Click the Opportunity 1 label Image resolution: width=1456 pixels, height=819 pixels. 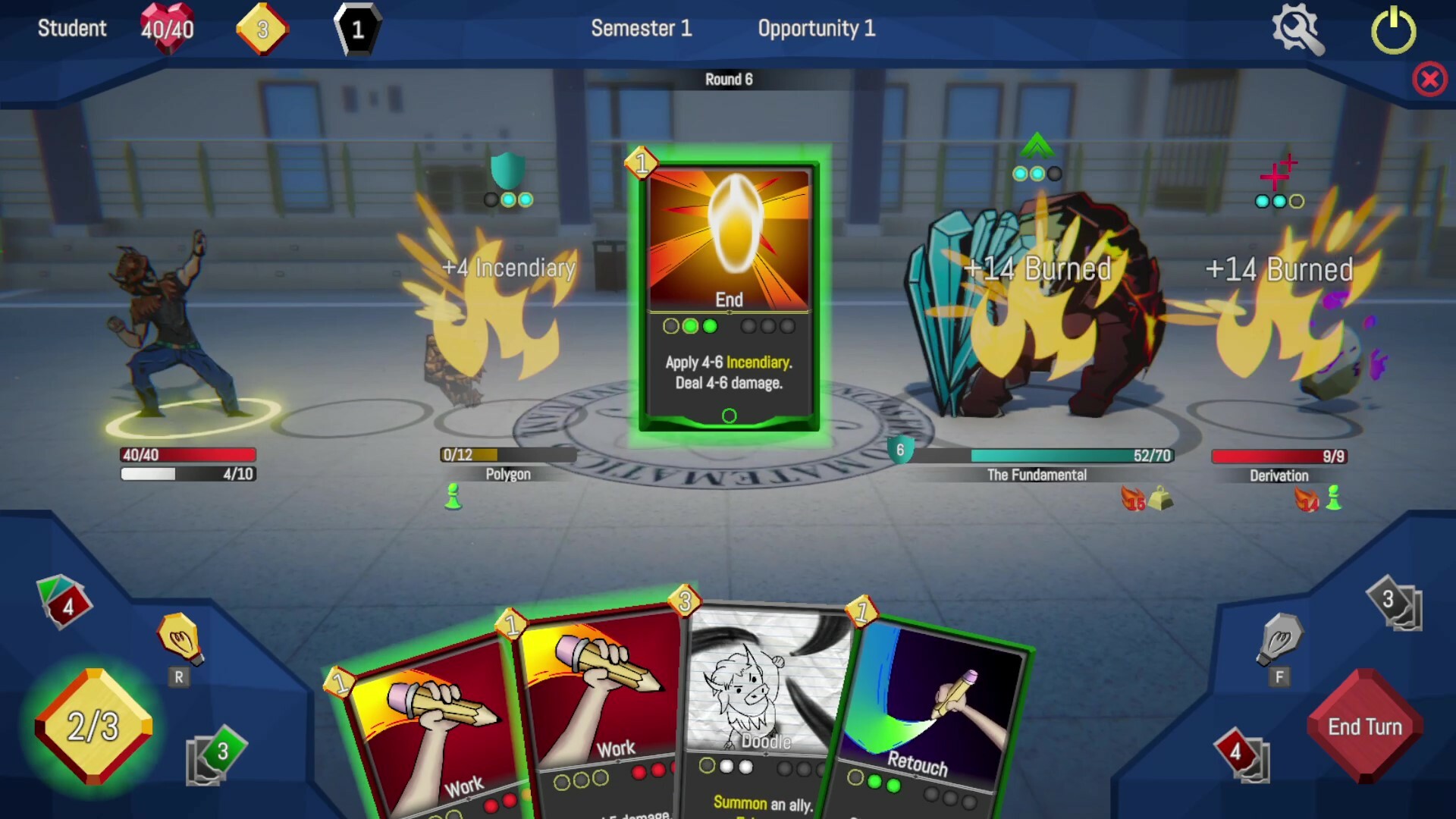(x=817, y=29)
